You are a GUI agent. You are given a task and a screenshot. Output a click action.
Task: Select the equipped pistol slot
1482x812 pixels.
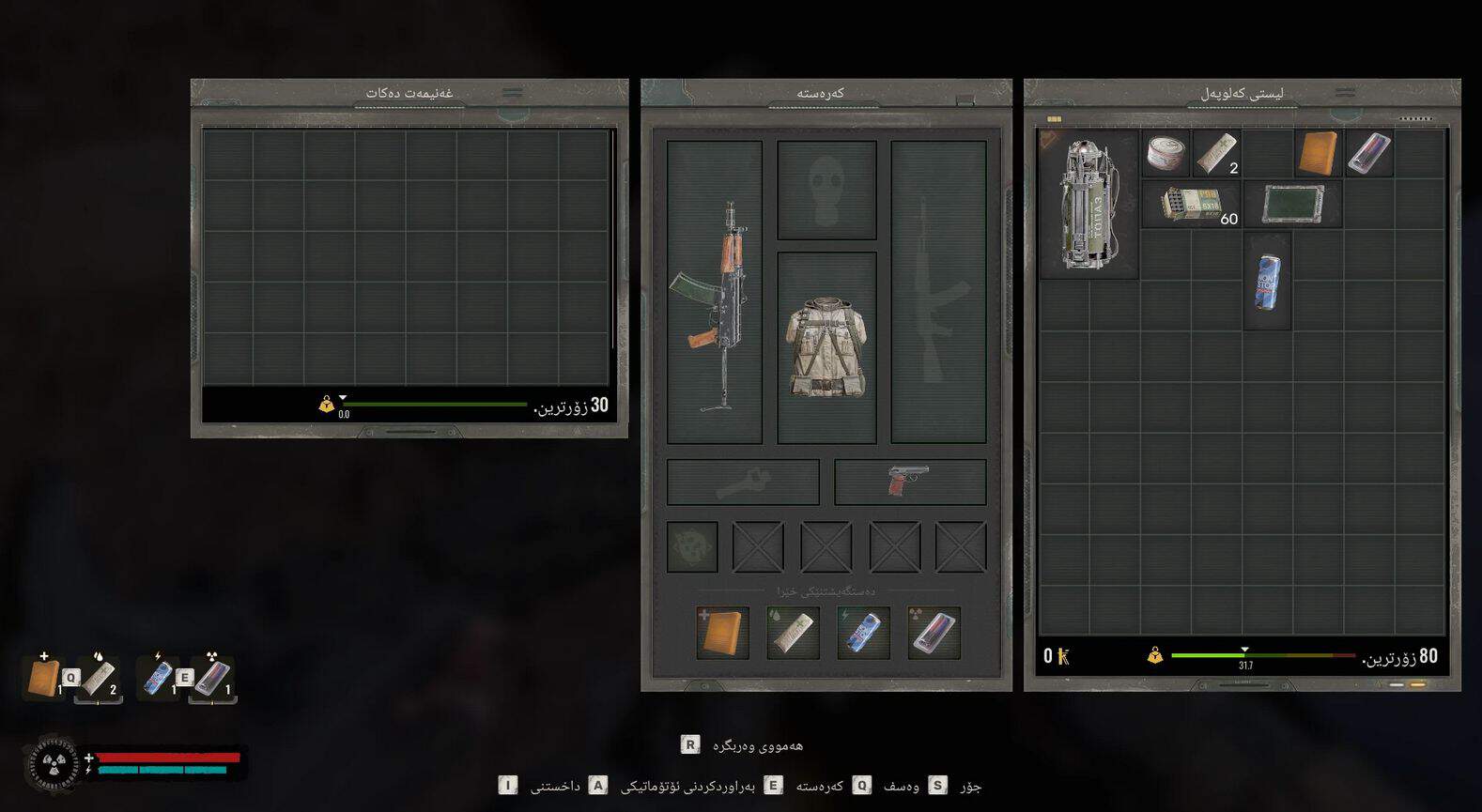[x=909, y=482]
